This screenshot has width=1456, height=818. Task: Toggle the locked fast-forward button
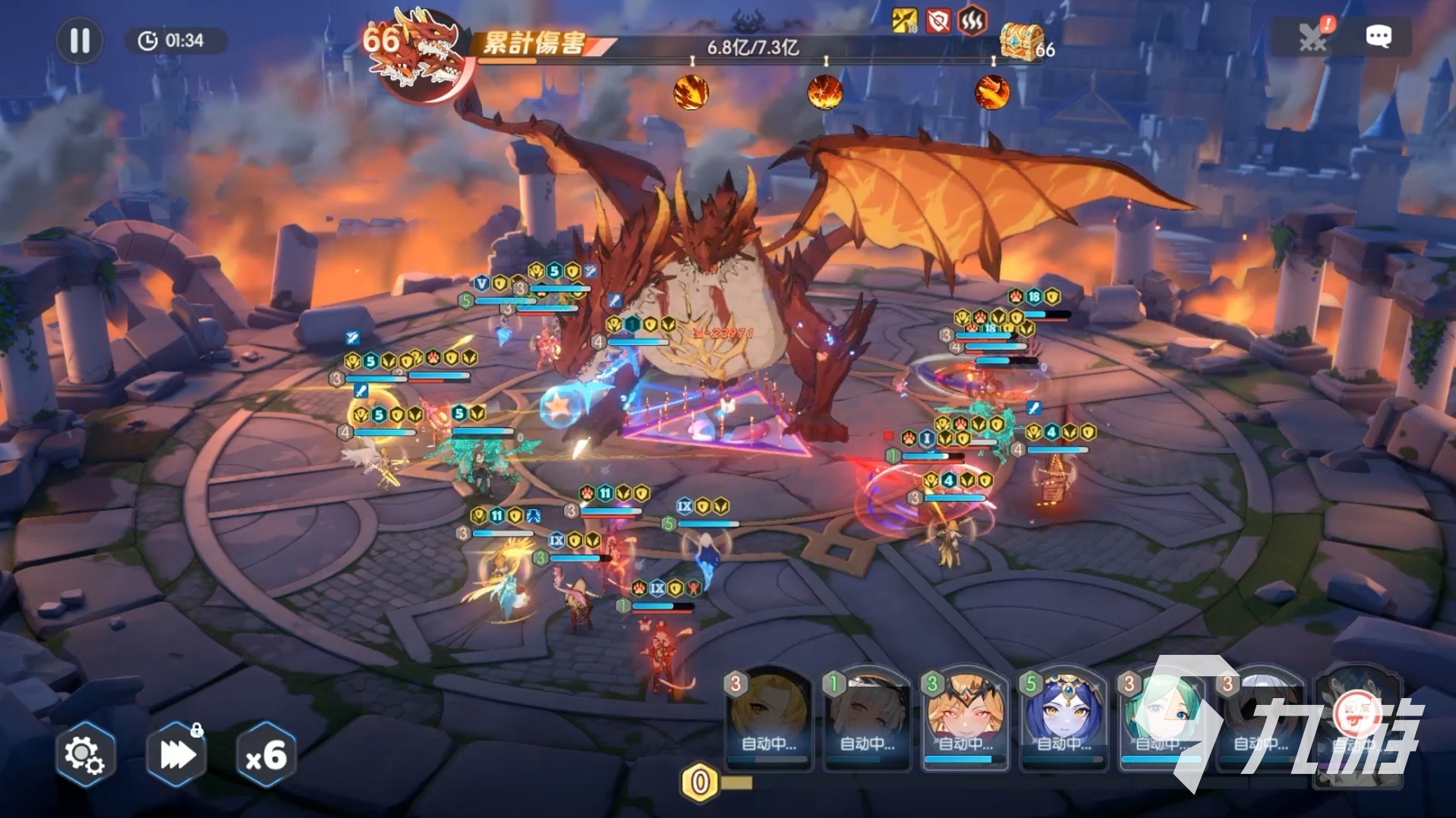point(177,754)
